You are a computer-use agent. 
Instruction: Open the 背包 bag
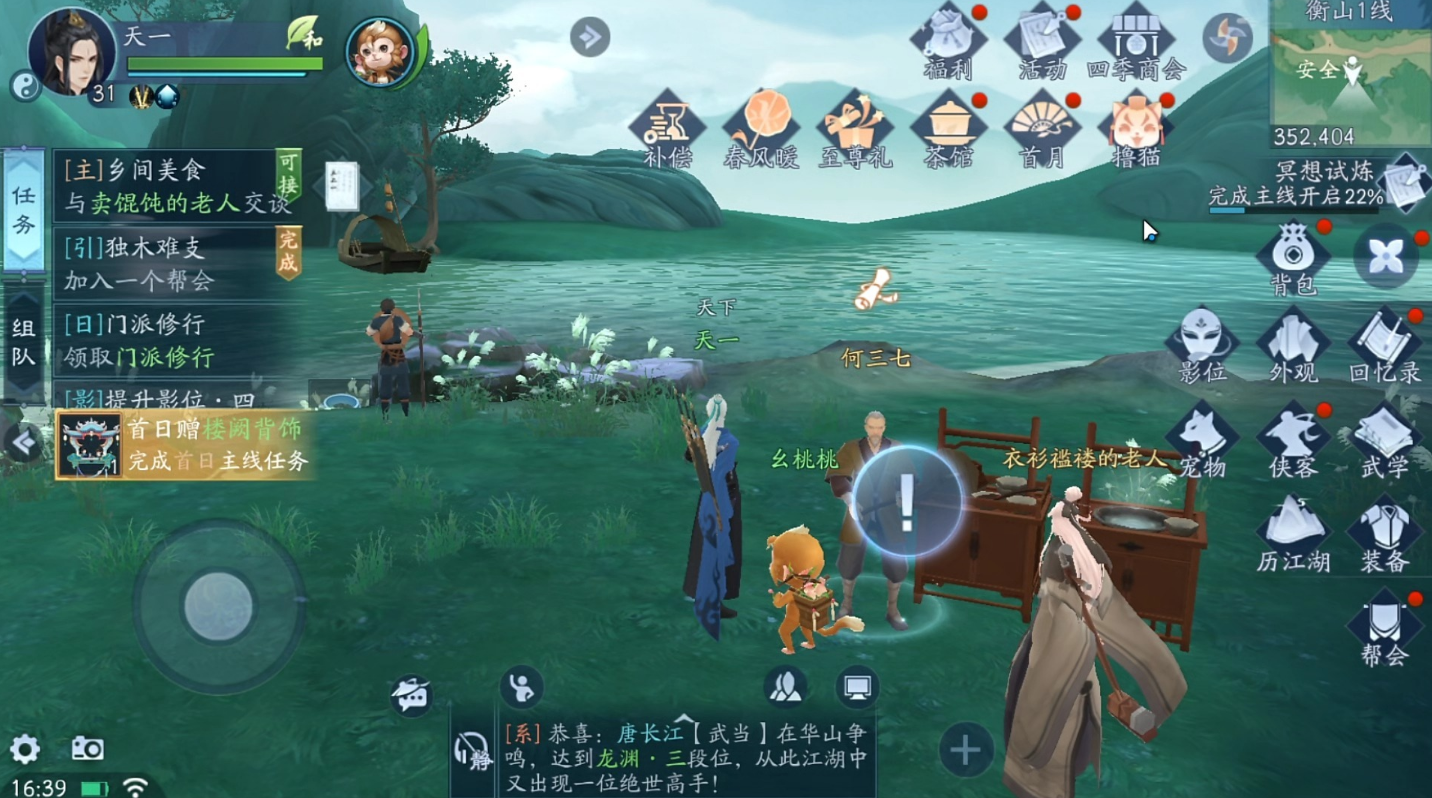[1293, 255]
